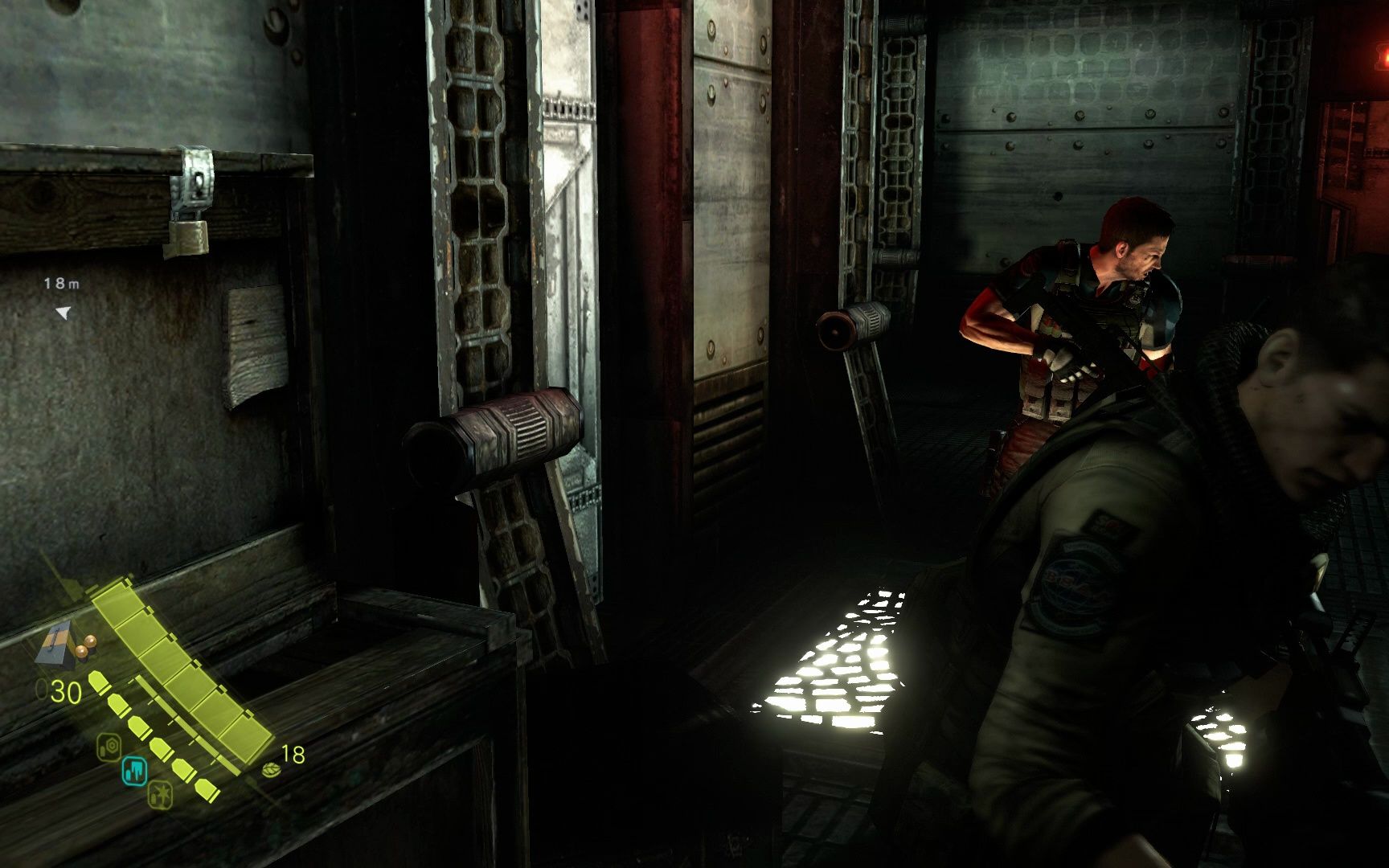Pick the starburst explosion skill icon
The width and height of the screenshot is (1389, 868).
161,794
